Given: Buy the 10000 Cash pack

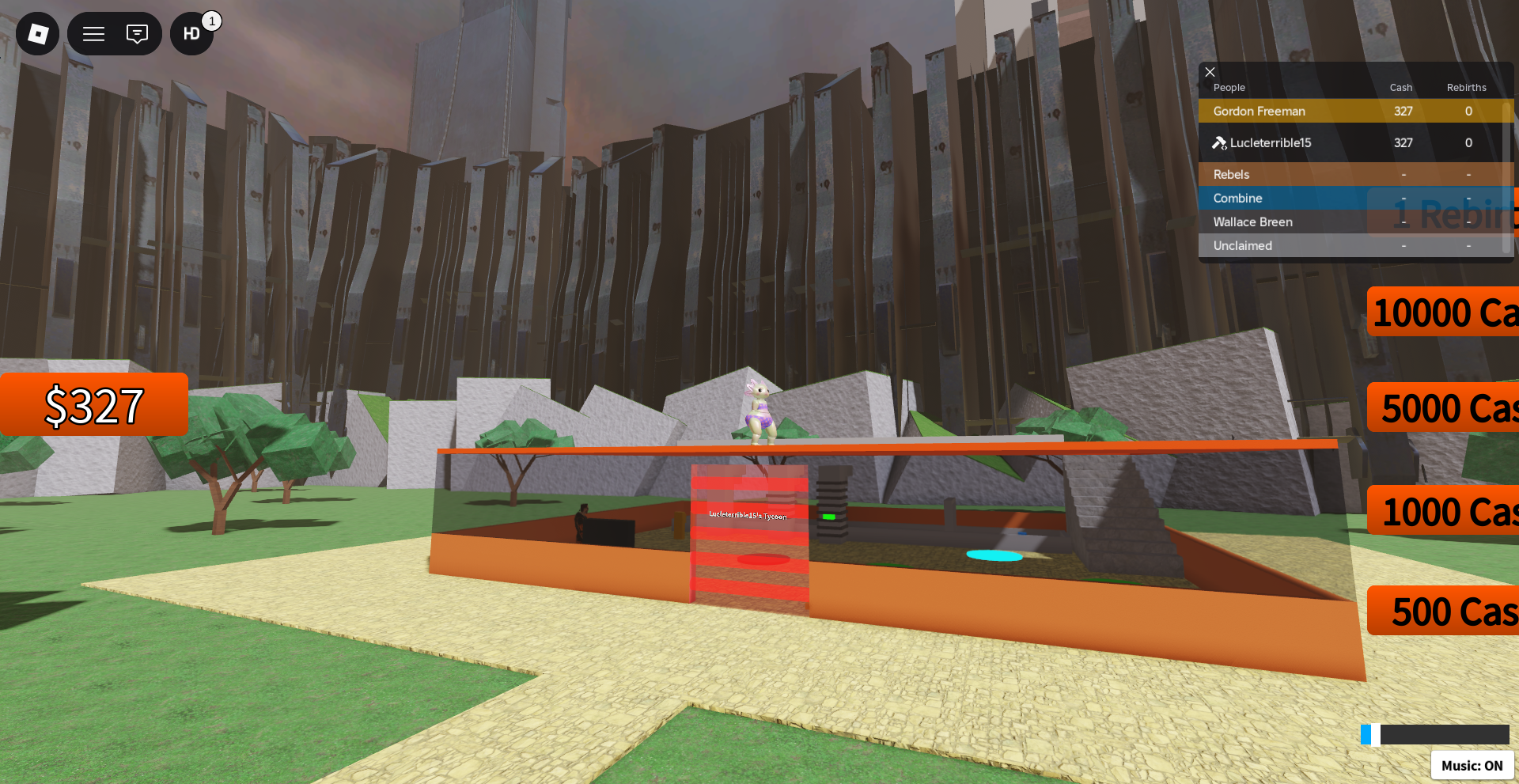Looking at the screenshot, I should point(1443,312).
